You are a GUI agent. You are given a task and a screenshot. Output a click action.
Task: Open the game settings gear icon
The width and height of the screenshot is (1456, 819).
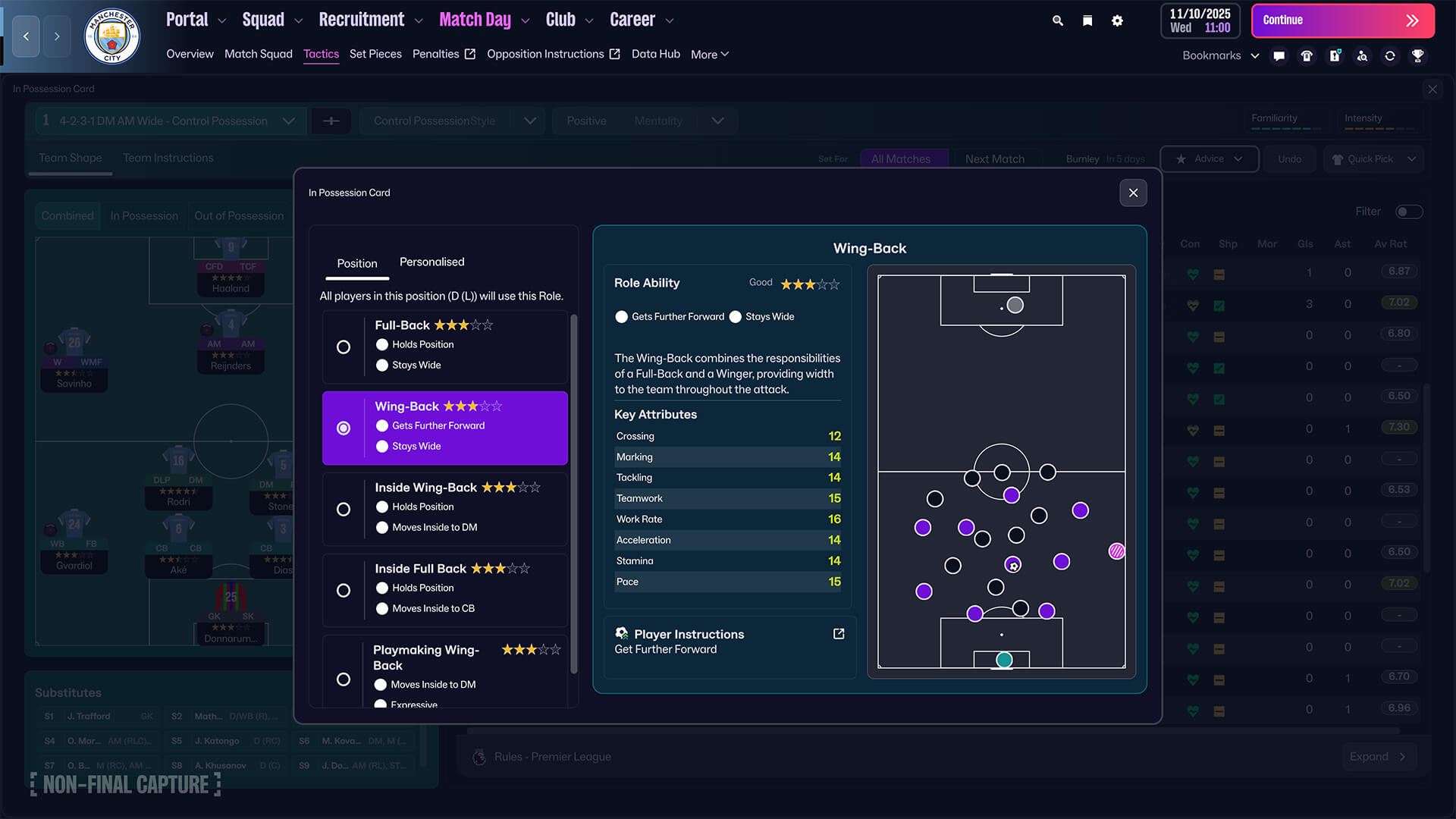(x=1117, y=20)
